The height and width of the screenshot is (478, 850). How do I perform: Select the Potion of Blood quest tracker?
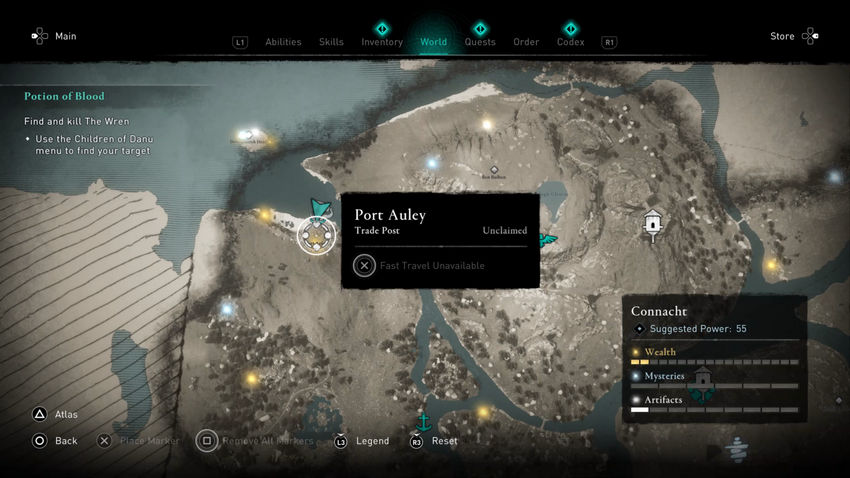(x=65, y=97)
